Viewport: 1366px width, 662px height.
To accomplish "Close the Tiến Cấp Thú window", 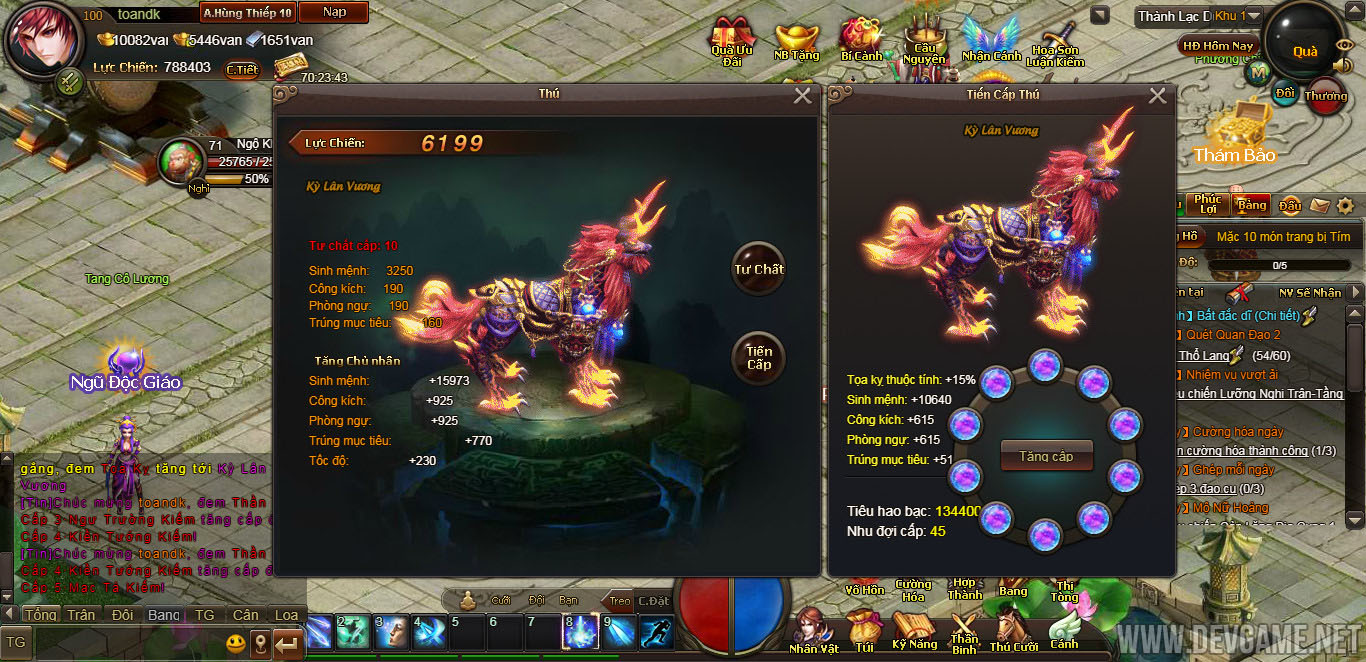I will point(1157,96).
